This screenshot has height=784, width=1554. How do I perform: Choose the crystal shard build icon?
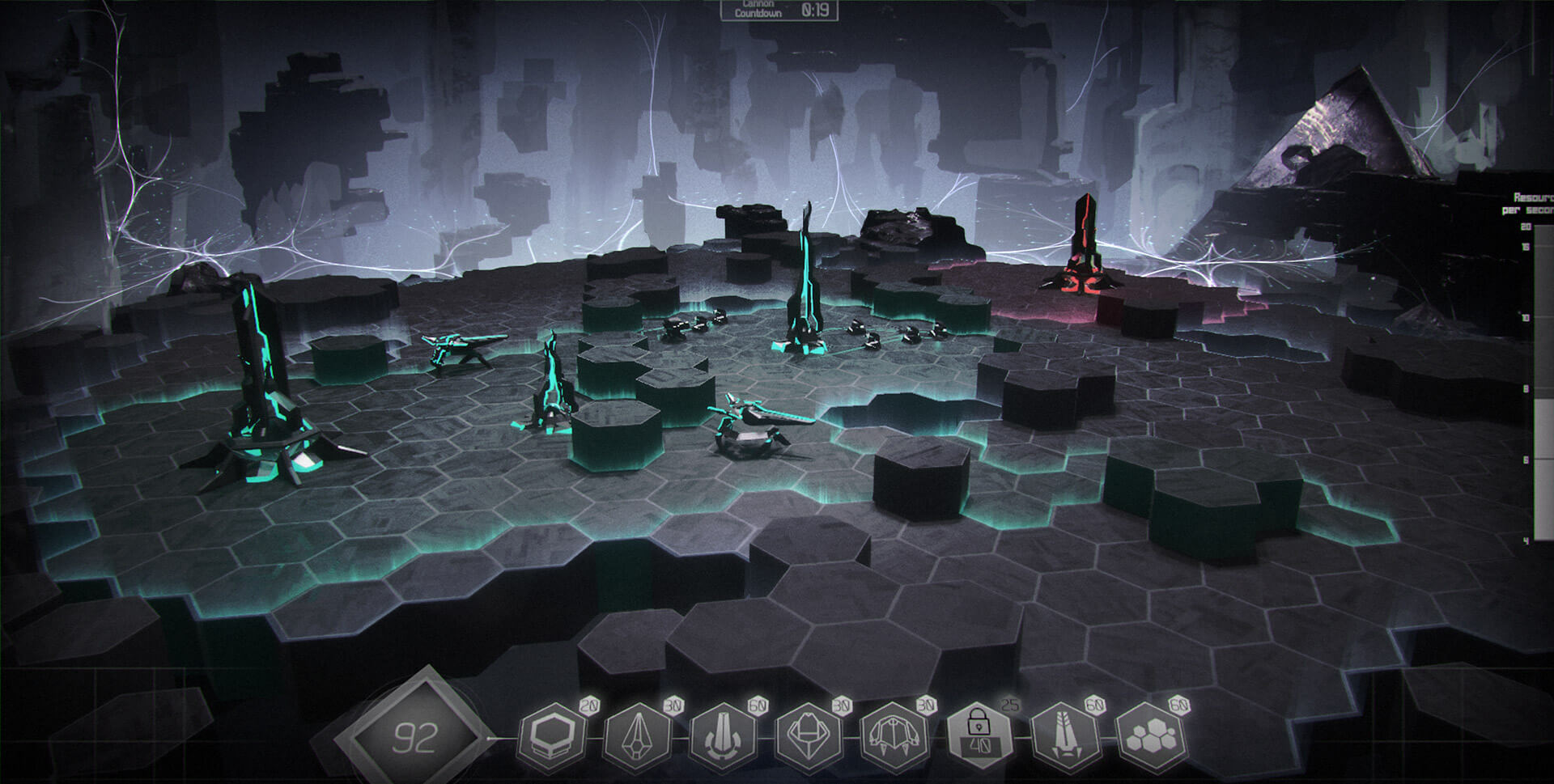click(x=638, y=738)
